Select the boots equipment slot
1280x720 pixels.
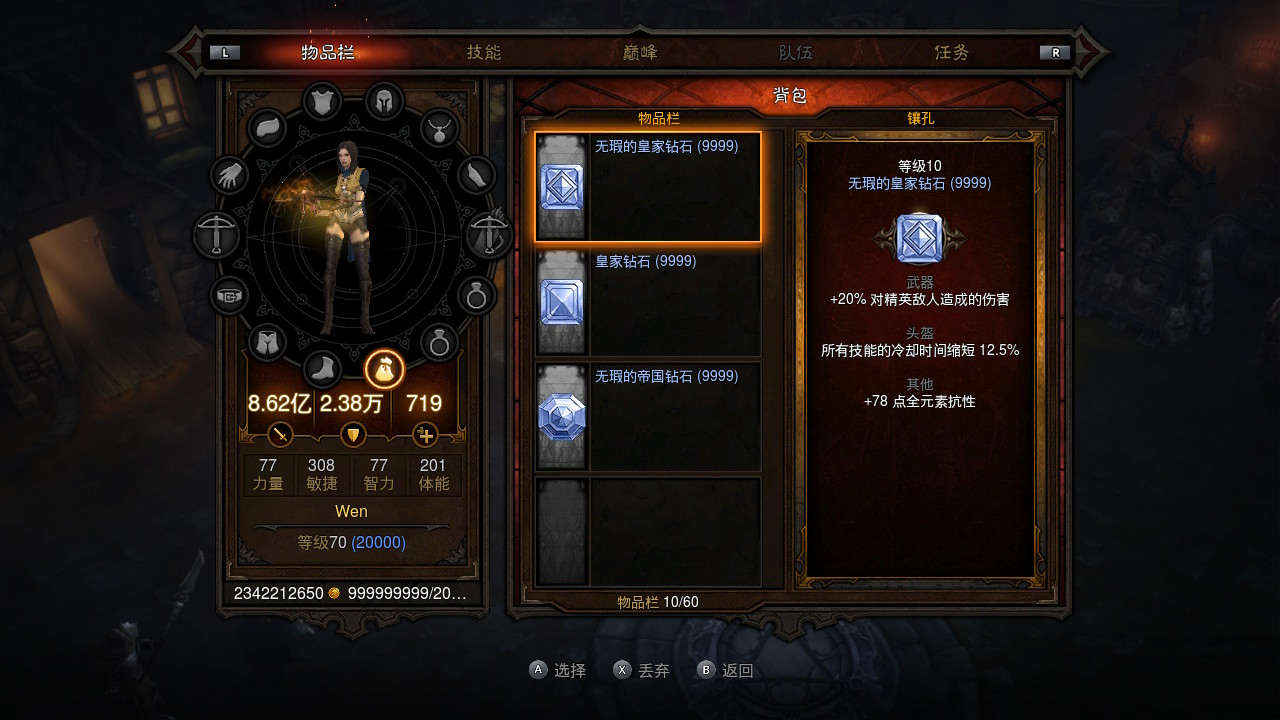(x=322, y=369)
